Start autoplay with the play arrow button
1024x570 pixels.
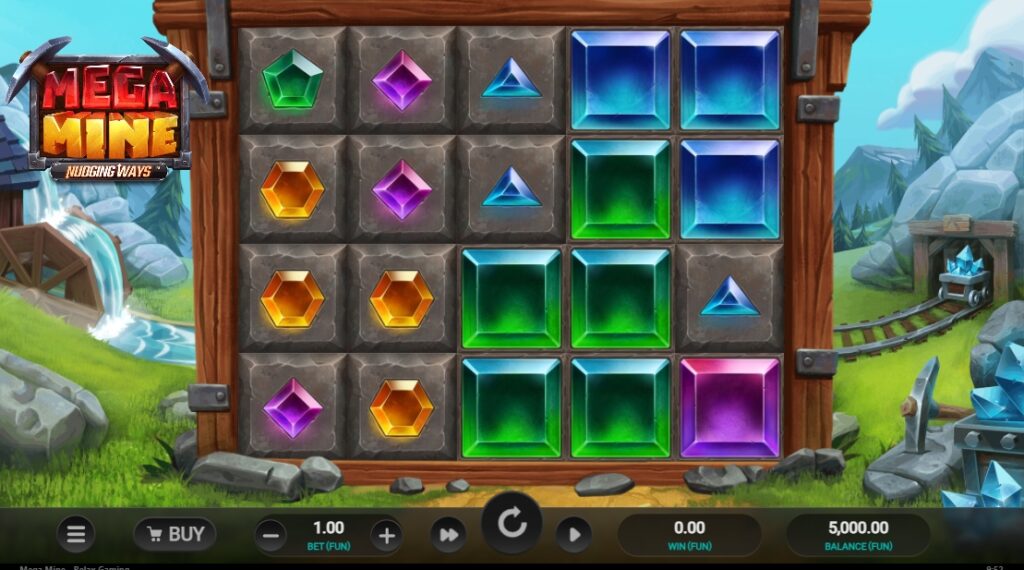click(574, 535)
